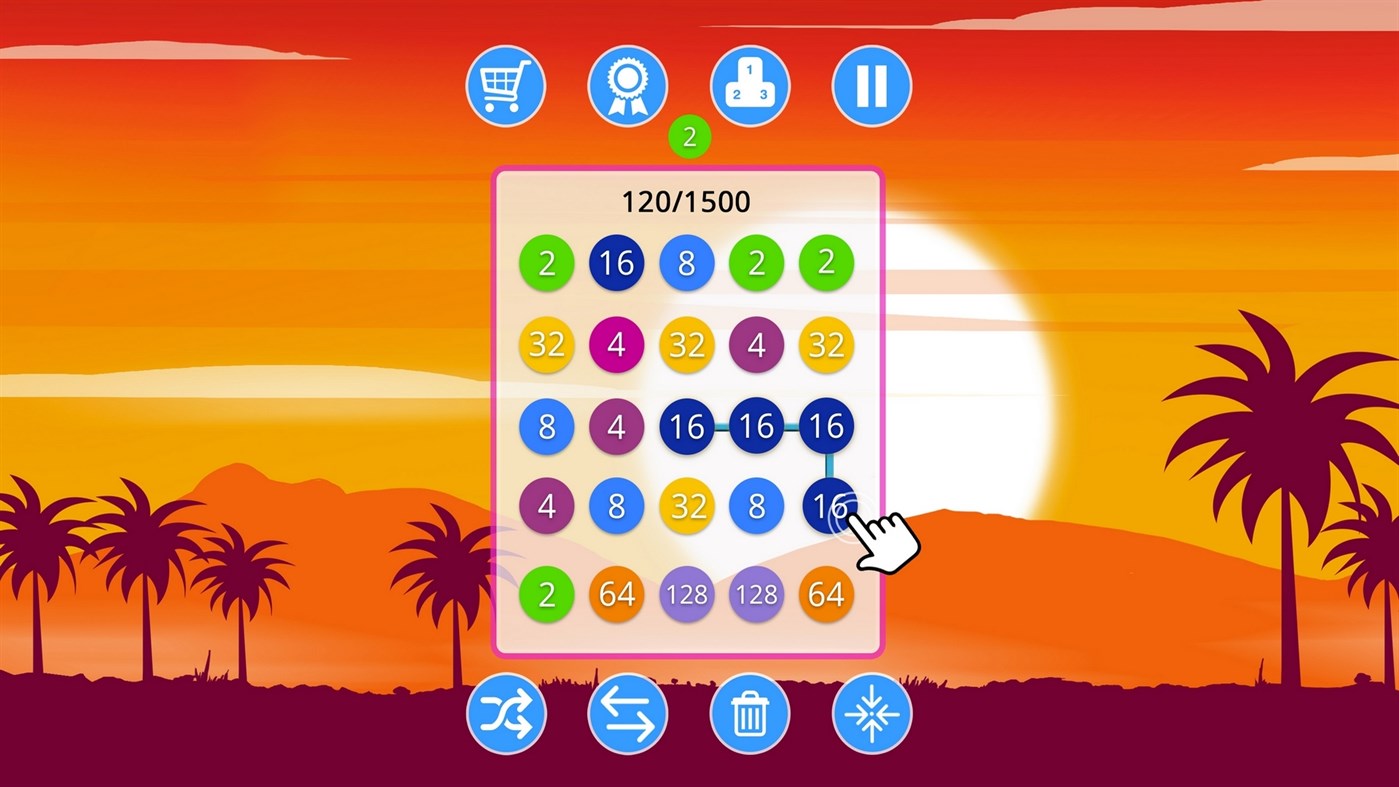The image size is (1399, 787).
Task: Select the orange 64 in bottom row left
Action: click(617, 594)
